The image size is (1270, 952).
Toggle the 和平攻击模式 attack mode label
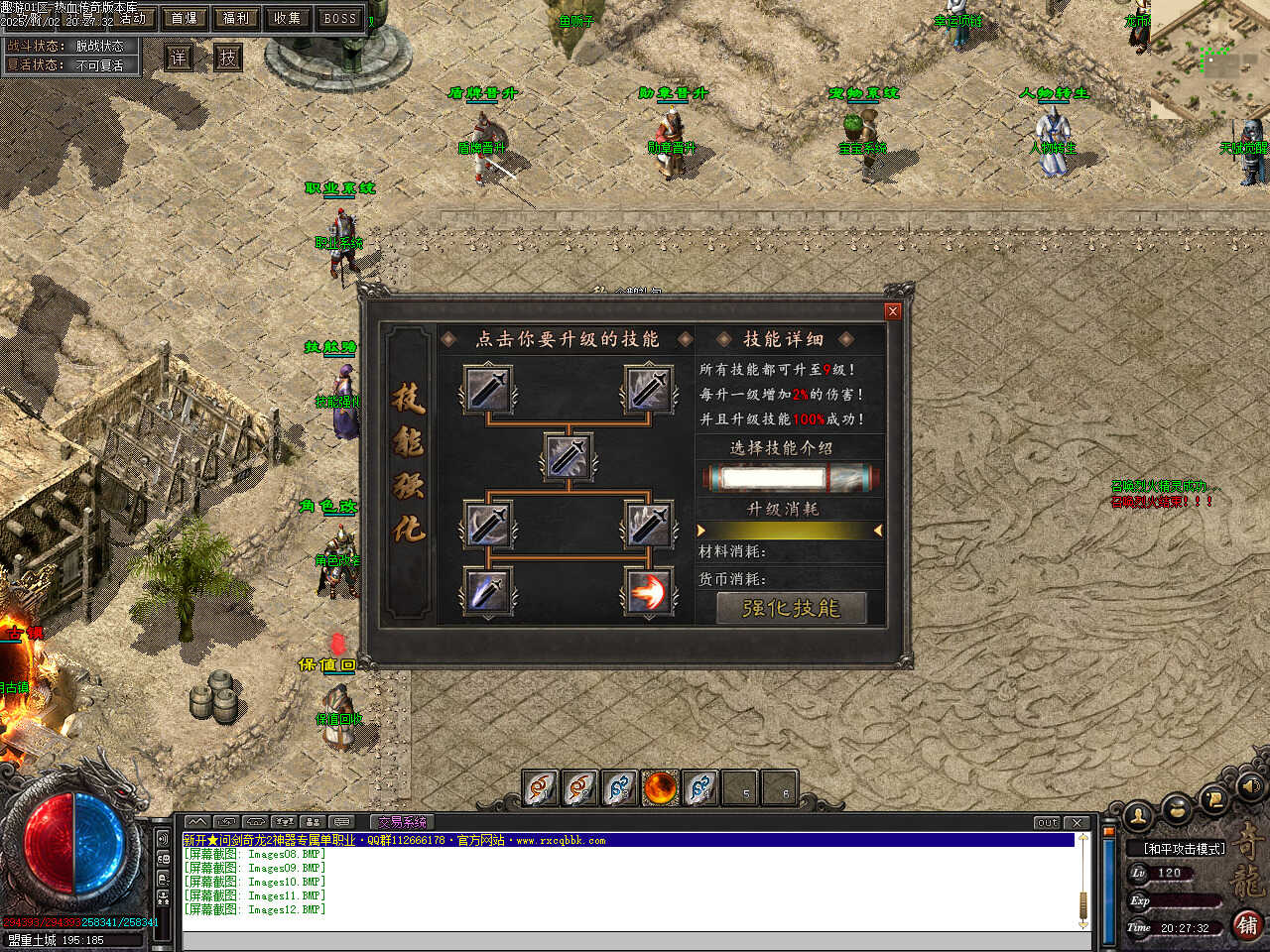point(1184,849)
